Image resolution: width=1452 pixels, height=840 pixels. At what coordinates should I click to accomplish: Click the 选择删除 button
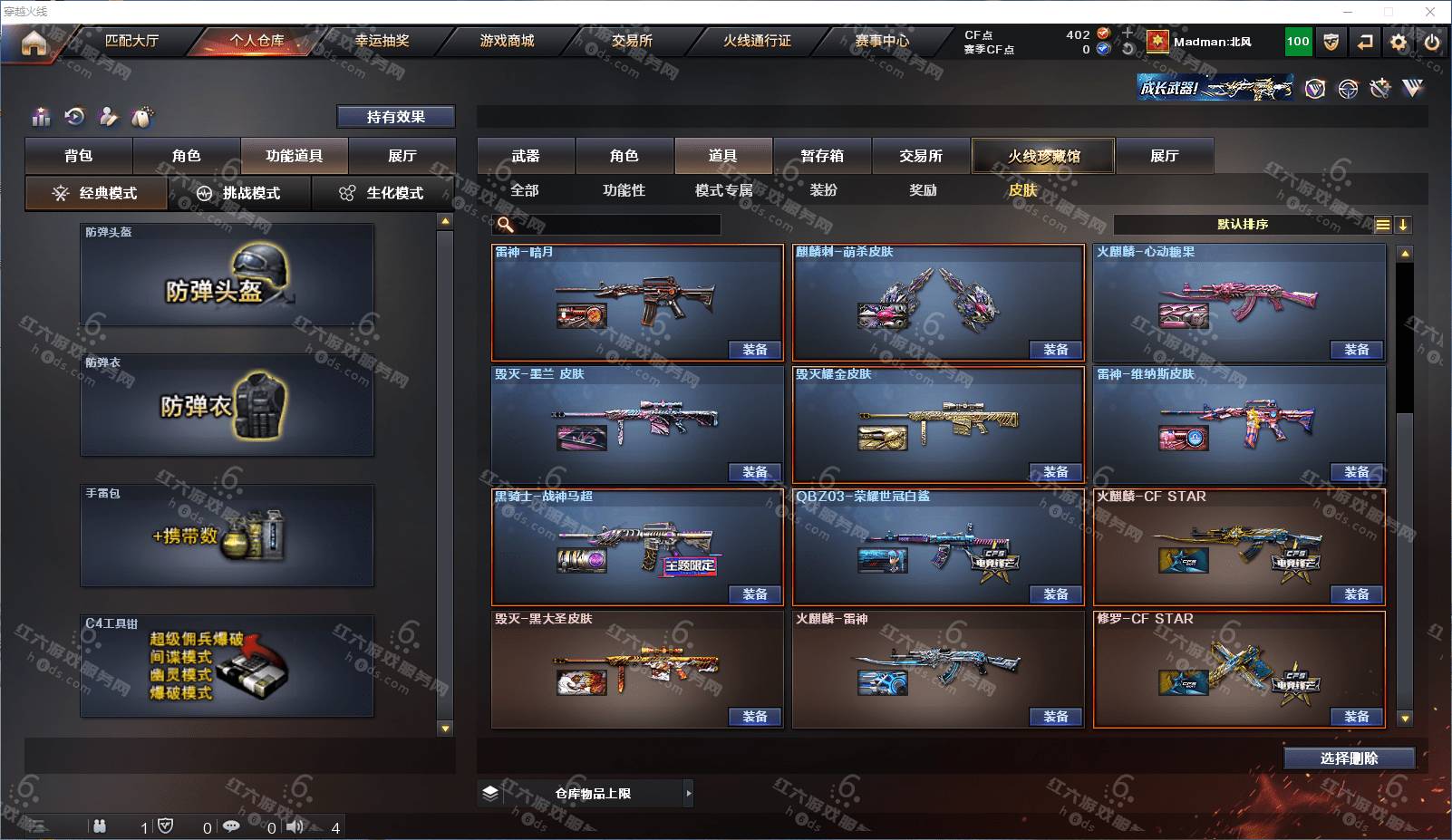tap(1349, 758)
